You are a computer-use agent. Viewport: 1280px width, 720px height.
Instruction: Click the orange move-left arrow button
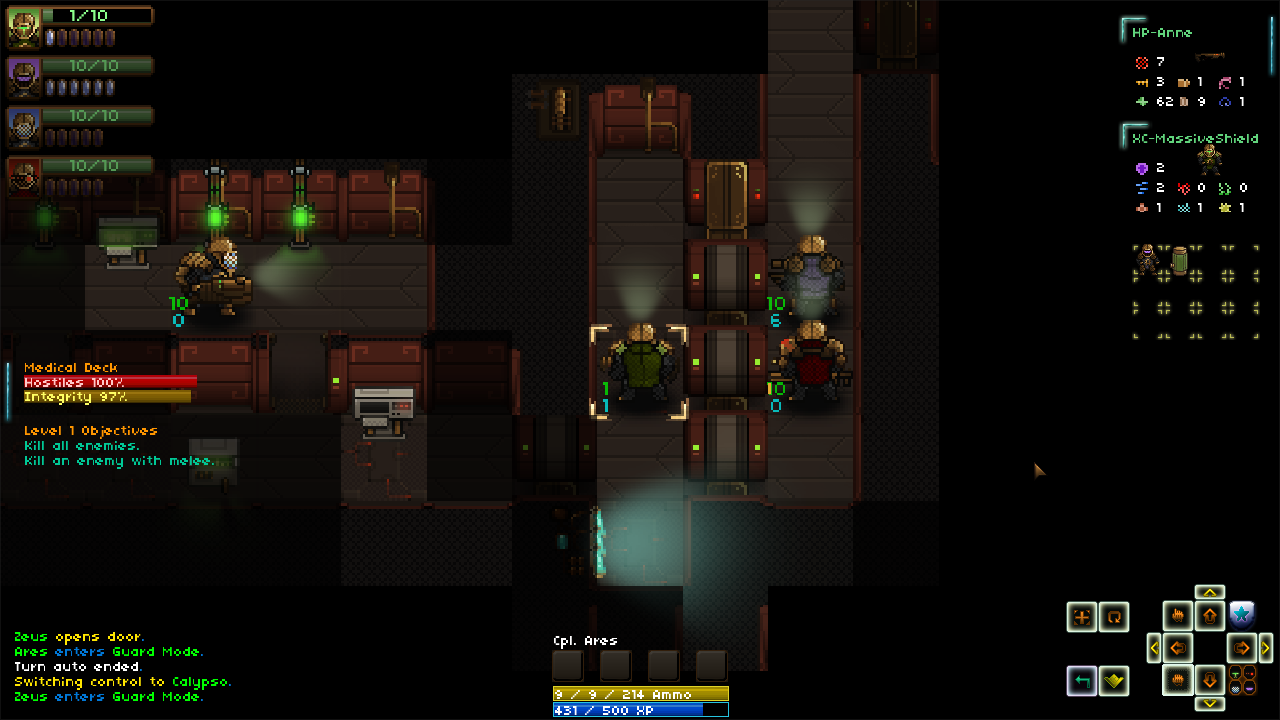[1178, 648]
